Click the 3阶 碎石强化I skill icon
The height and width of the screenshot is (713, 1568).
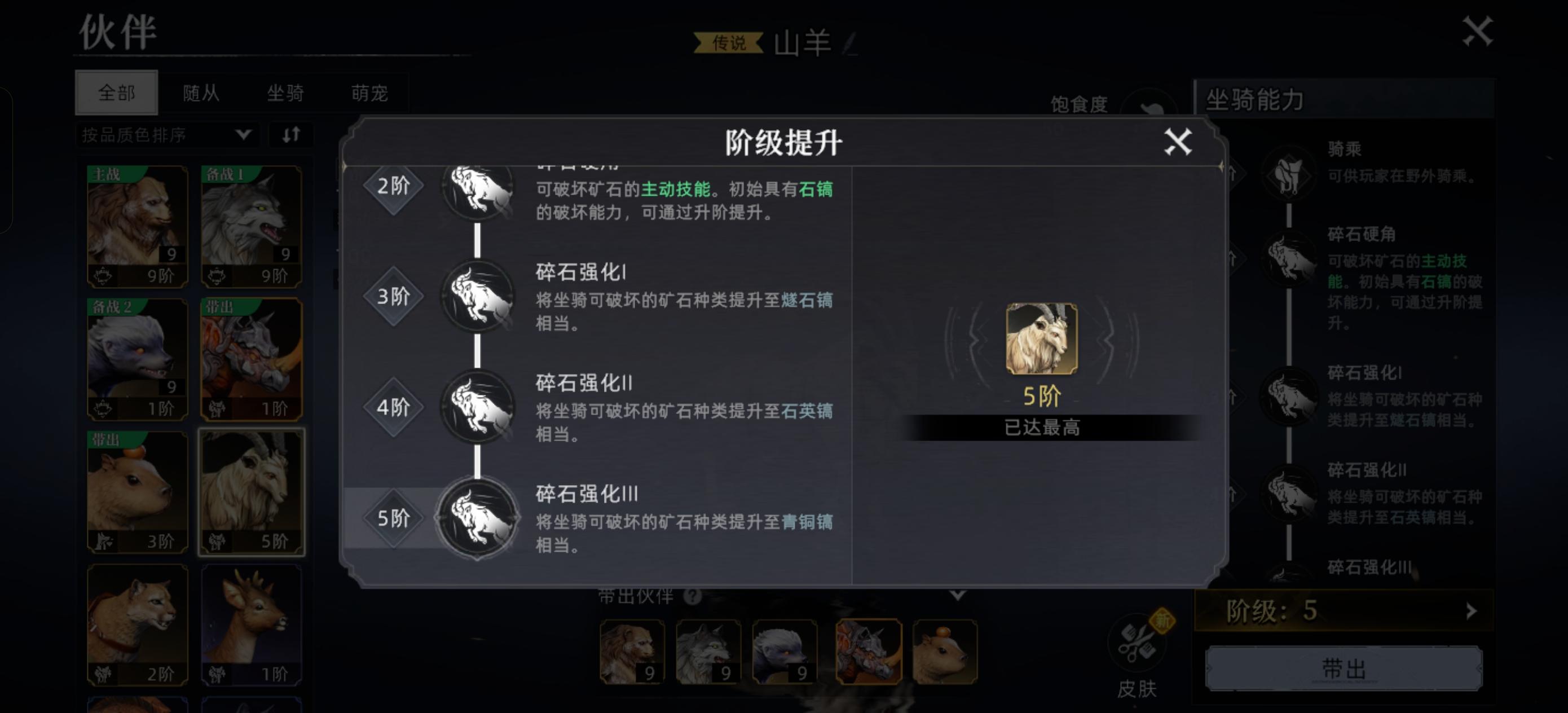coord(478,298)
